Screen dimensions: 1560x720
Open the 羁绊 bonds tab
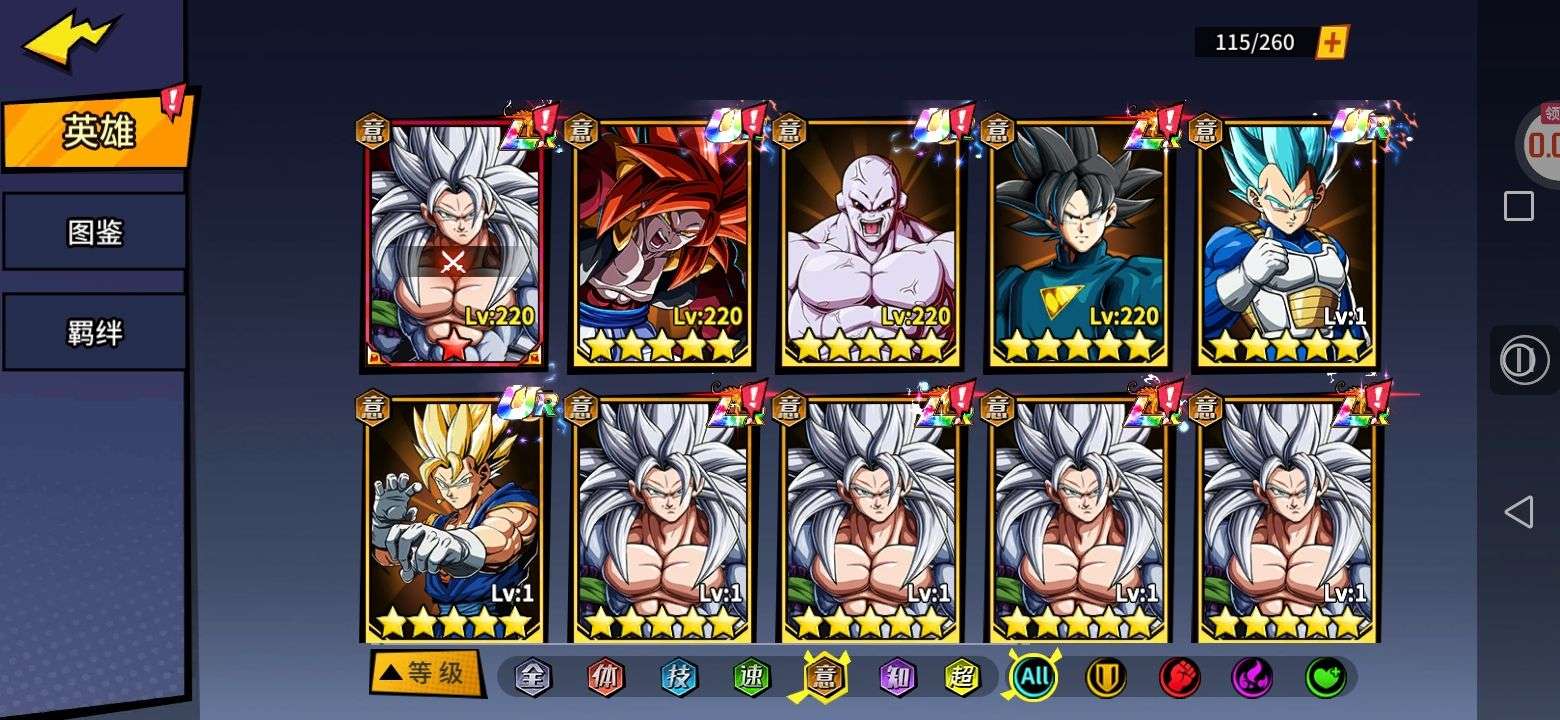tap(95, 332)
